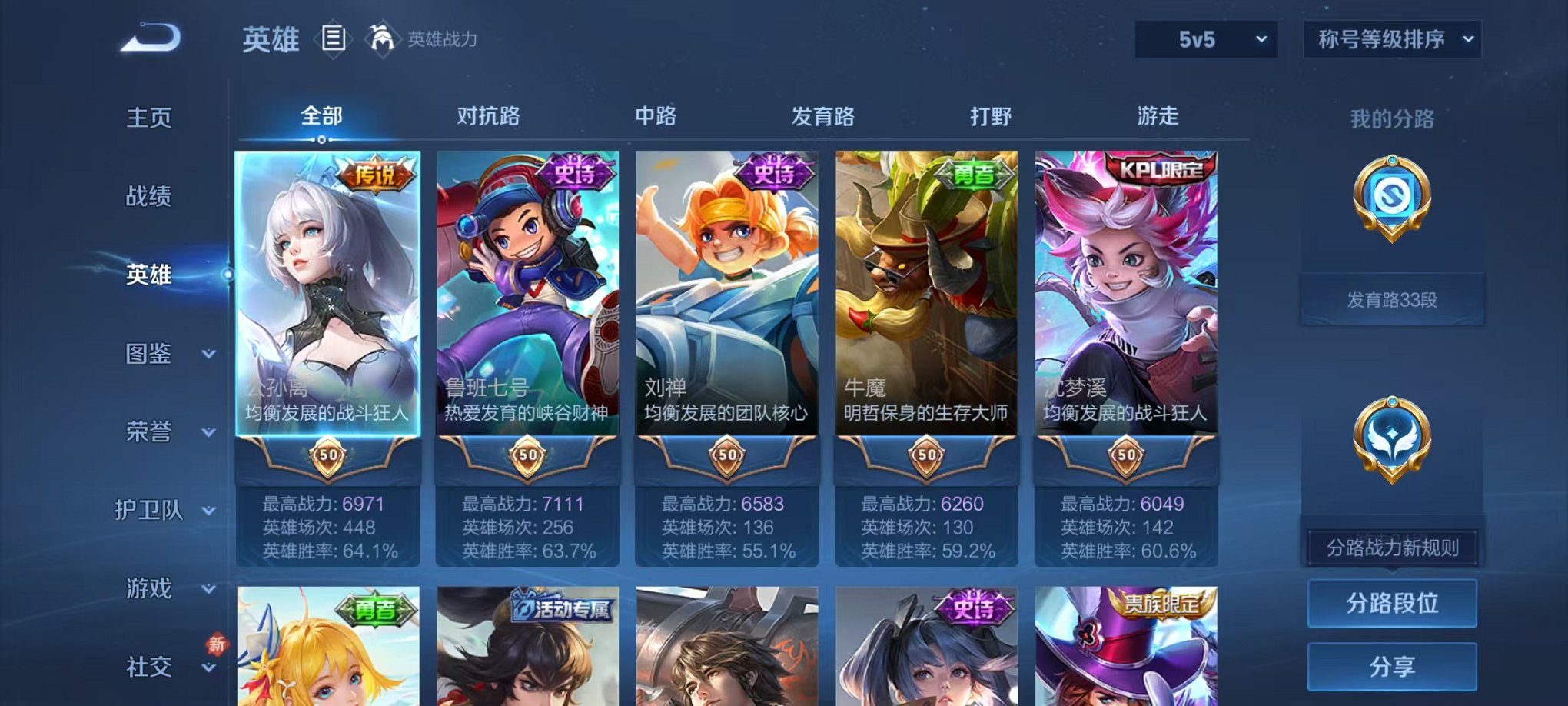
Task: Open 战绩 from the left sidebar
Action: [x=150, y=197]
